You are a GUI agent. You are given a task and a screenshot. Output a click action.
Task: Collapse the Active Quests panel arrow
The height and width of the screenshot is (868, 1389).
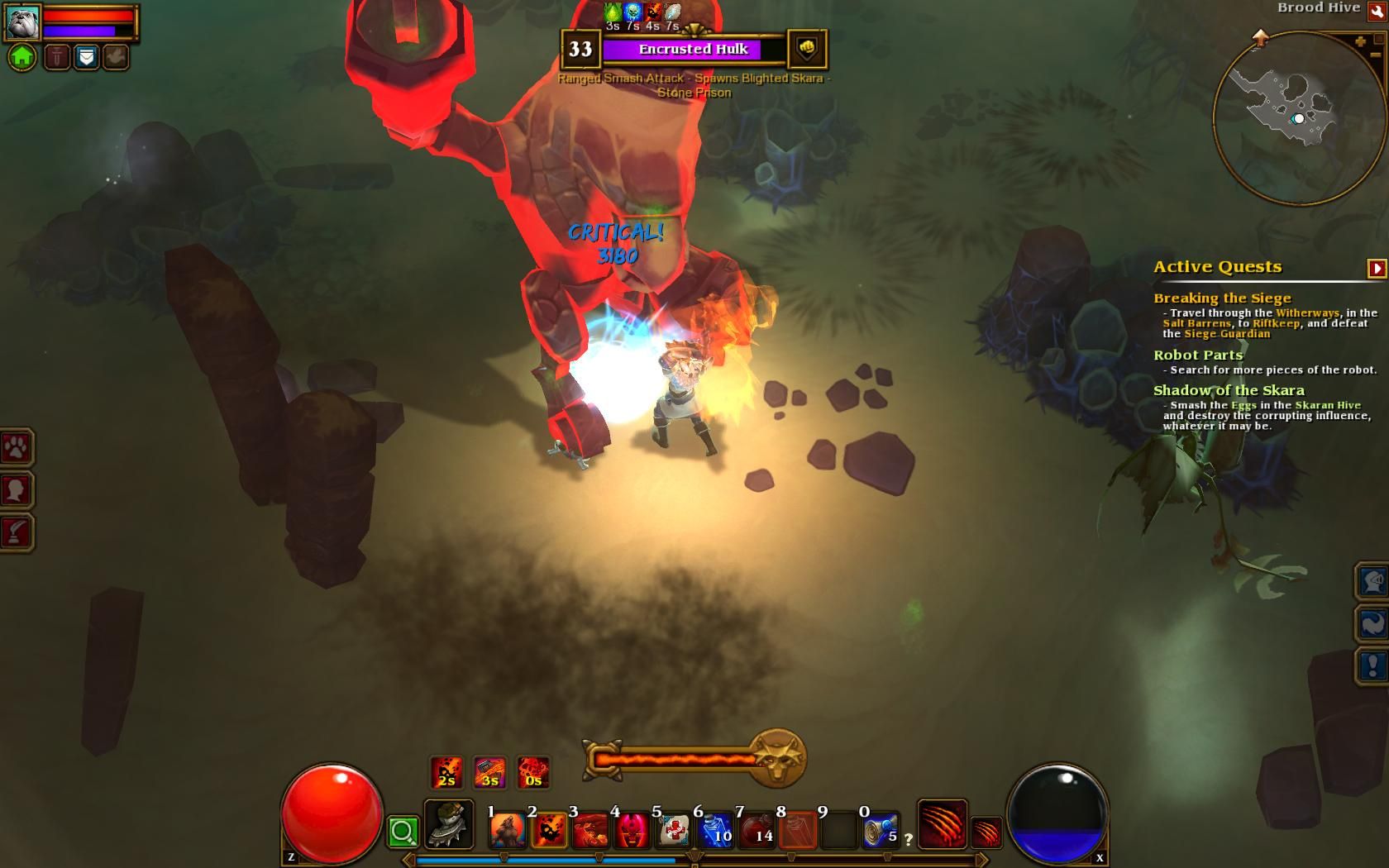click(1377, 268)
